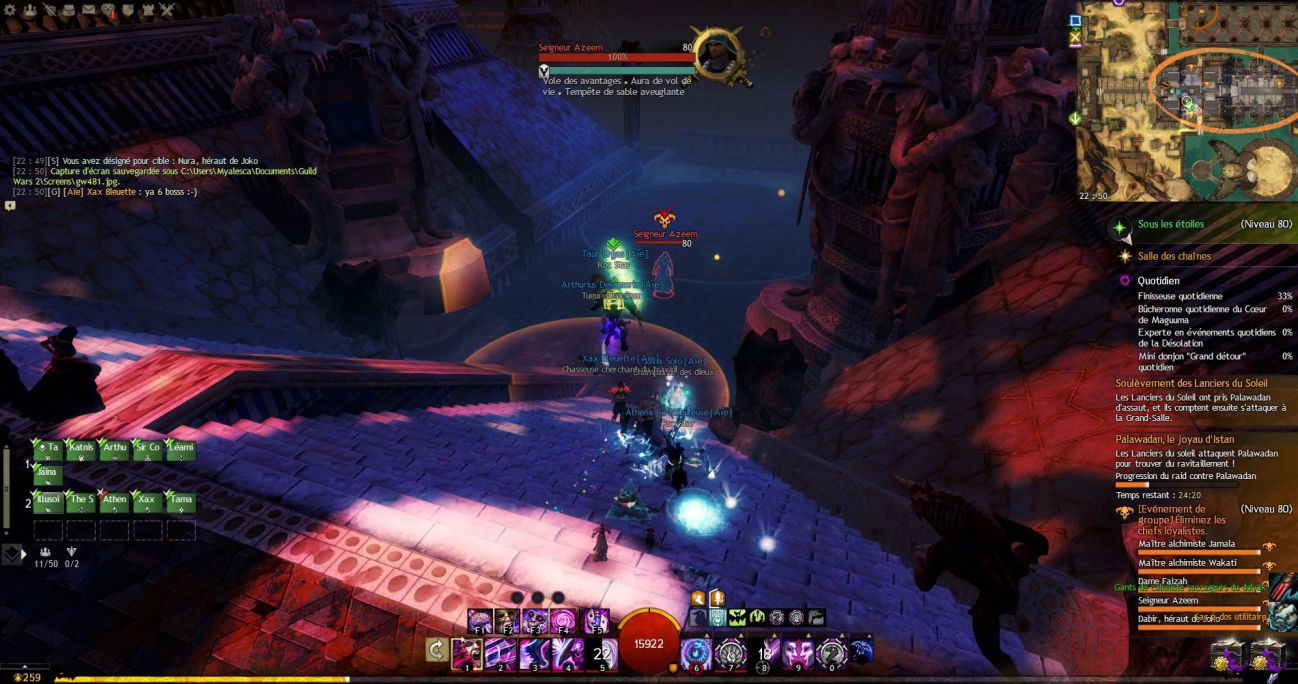Click Seigneur Azeem target portrait
1298x684 pixels.
tap(717, 55)
